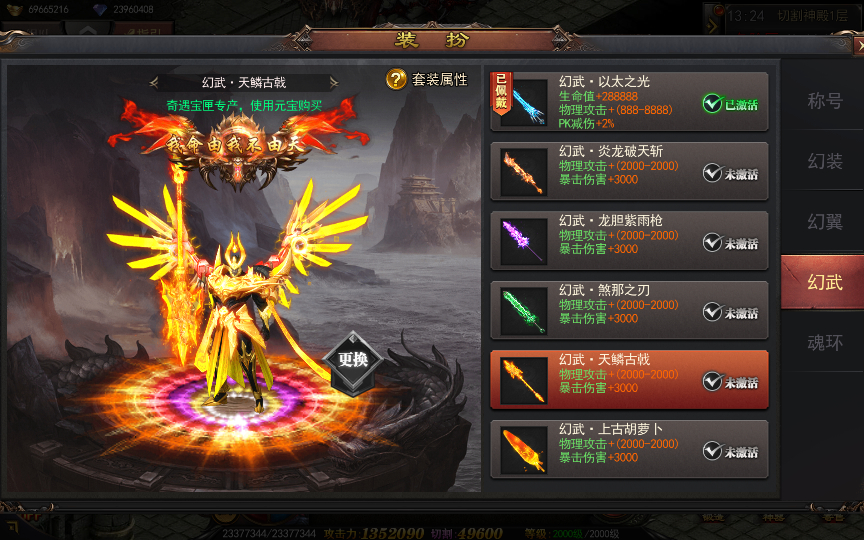Choose the 幻武·炎龙破天斩 weapon row
This screenshot has height=540, width=864.
pos(620,171)
